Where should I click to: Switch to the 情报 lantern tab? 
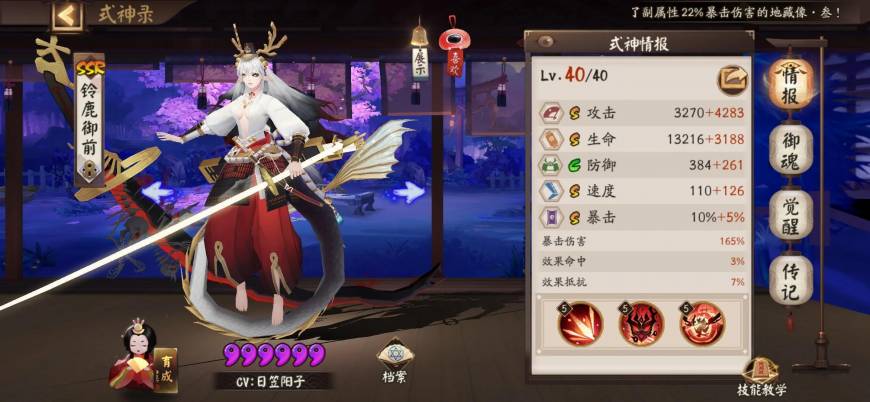(x=790, y=83)
